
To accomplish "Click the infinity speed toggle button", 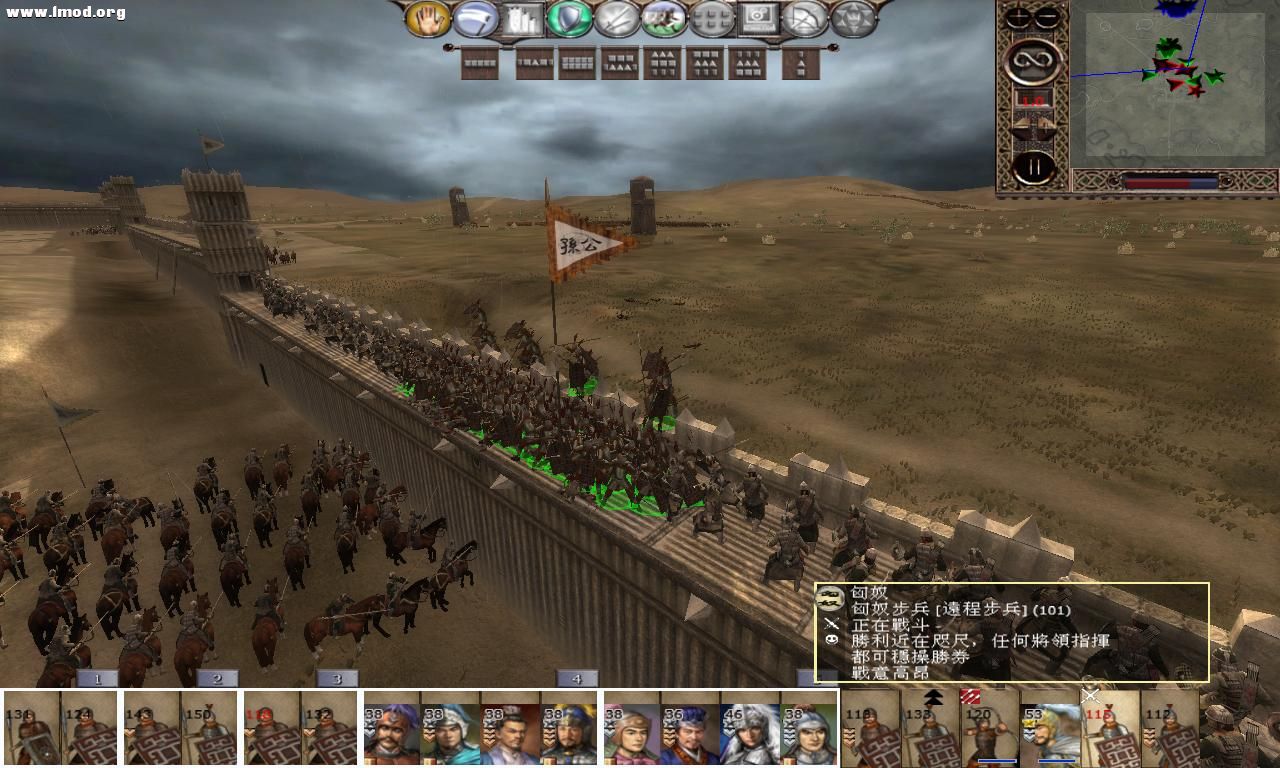I will pos(1033,62).
